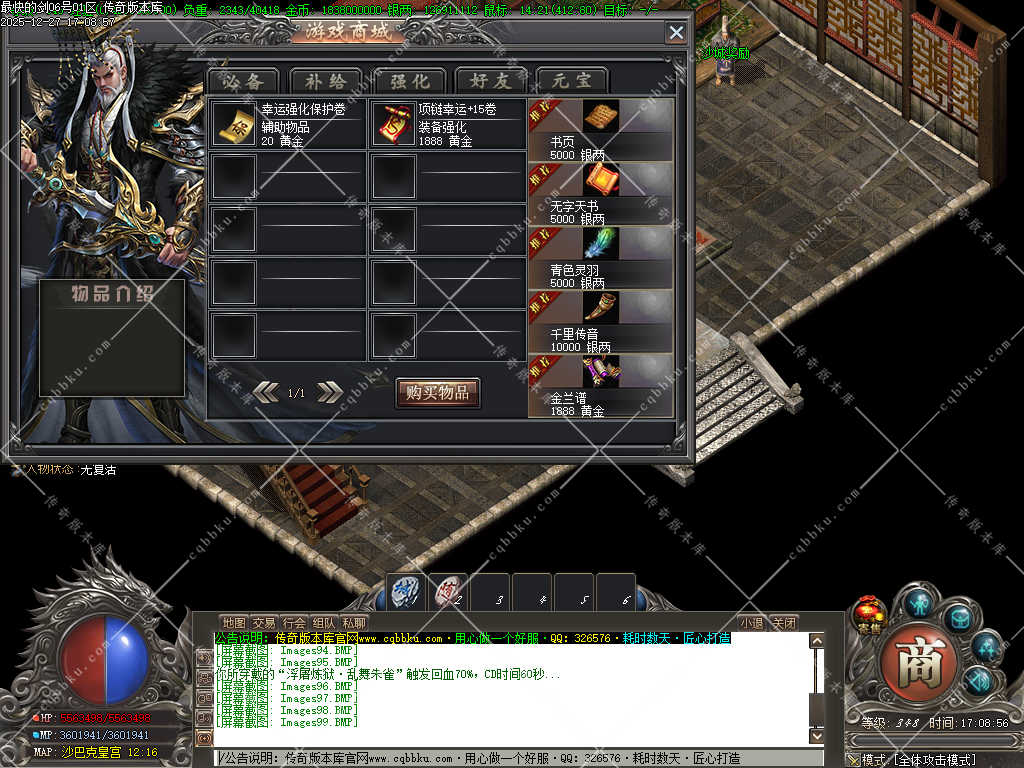Close the game shop window
The height and width of the screenshot is (768, 1024).
click(x=676, y=32)
